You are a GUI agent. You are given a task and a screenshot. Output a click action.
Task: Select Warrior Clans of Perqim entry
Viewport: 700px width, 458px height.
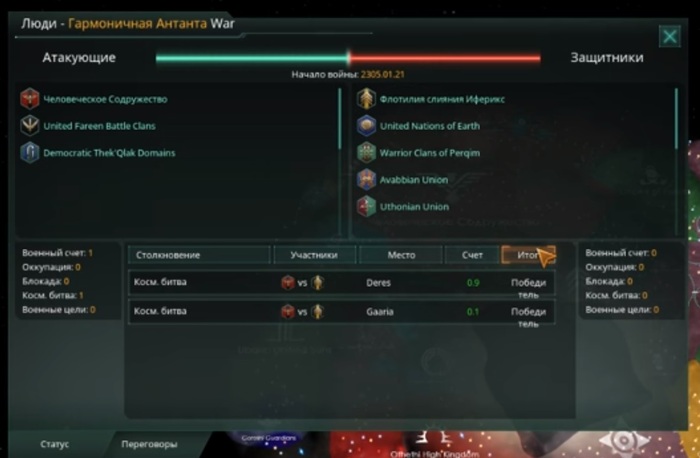429,153
